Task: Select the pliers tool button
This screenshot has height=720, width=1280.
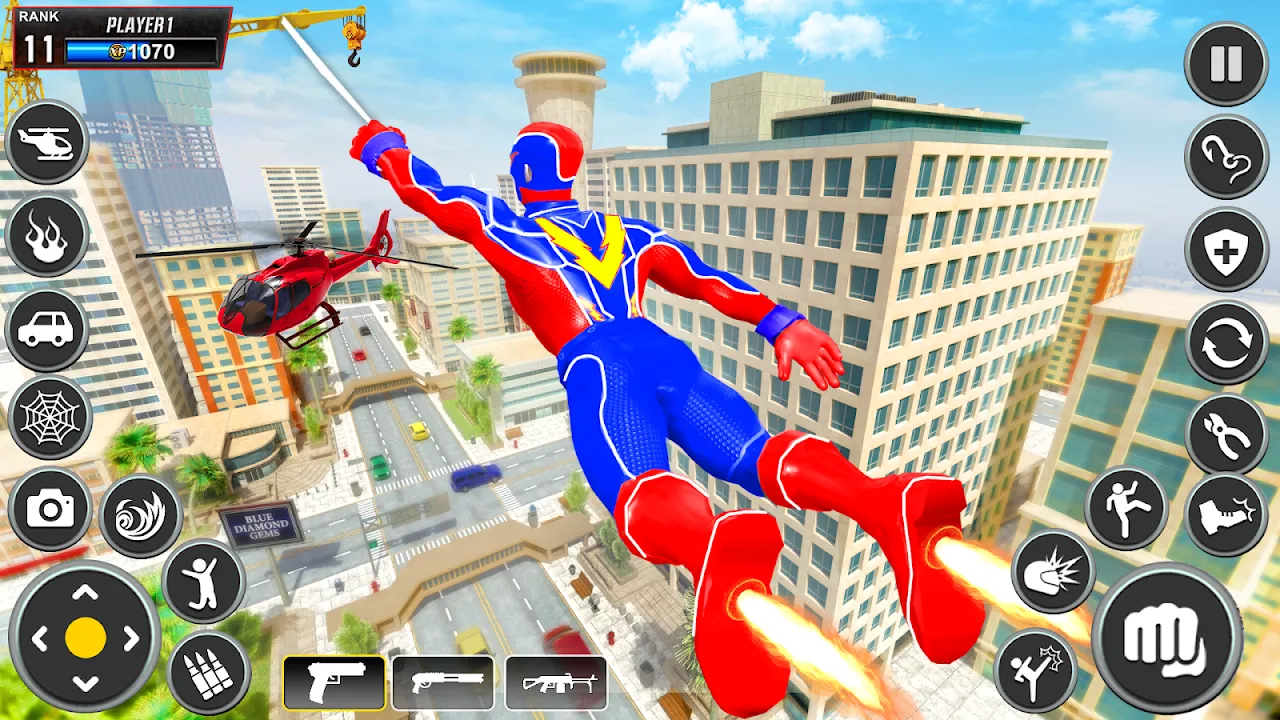Action: click(1226, 434)
